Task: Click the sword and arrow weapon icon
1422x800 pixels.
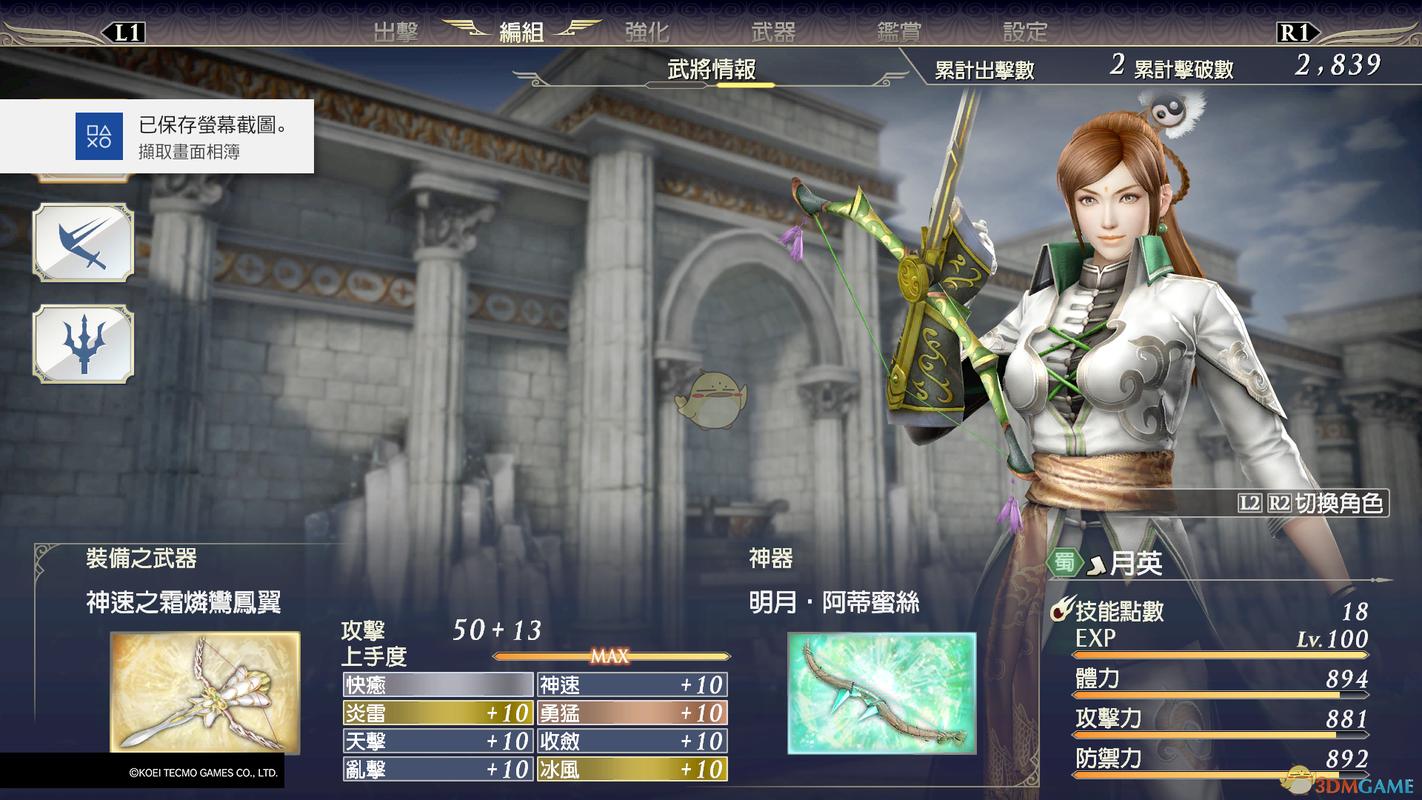Action: [83, 243]
